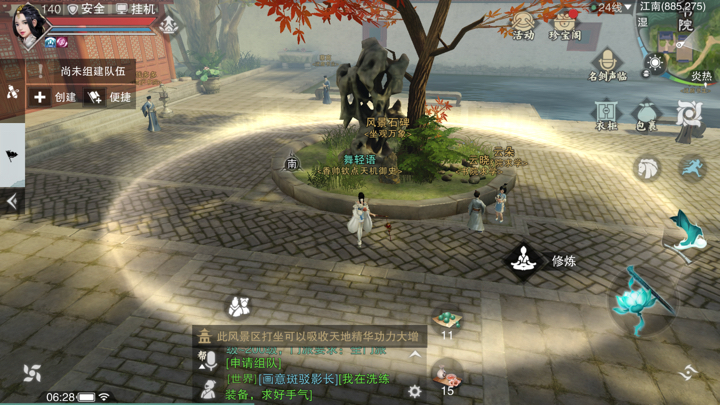Open the 包裹 bag inventory
The width and height of the screenshot is (720, 405).
click(646, 113)
